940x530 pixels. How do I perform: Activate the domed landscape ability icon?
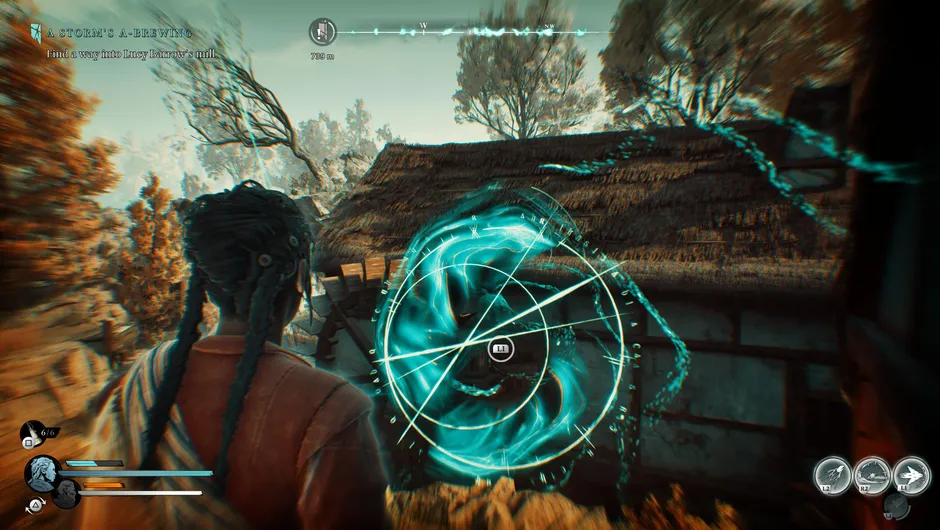(872, 475)
